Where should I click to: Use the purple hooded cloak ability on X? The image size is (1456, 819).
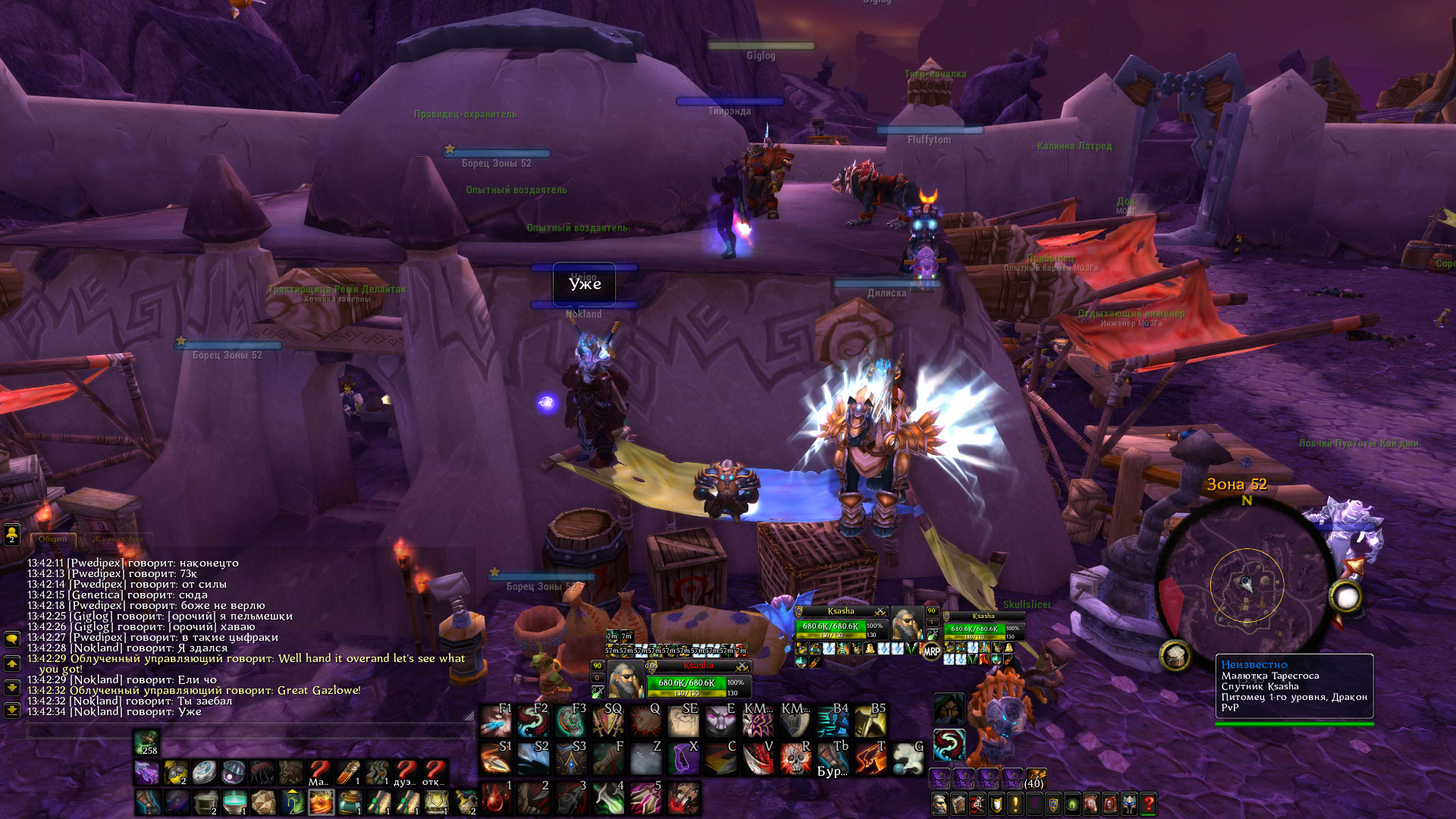click(682, 758)
